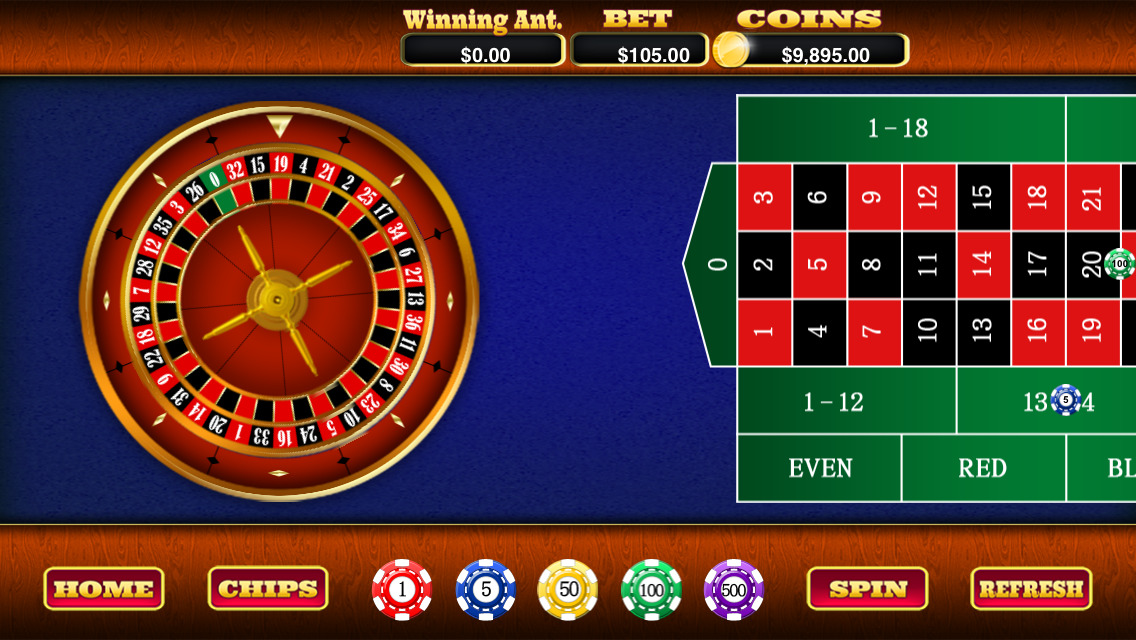Bet on the 1-18 field
This screenshot has height=640, width=1136.
[x=900, y=128]
